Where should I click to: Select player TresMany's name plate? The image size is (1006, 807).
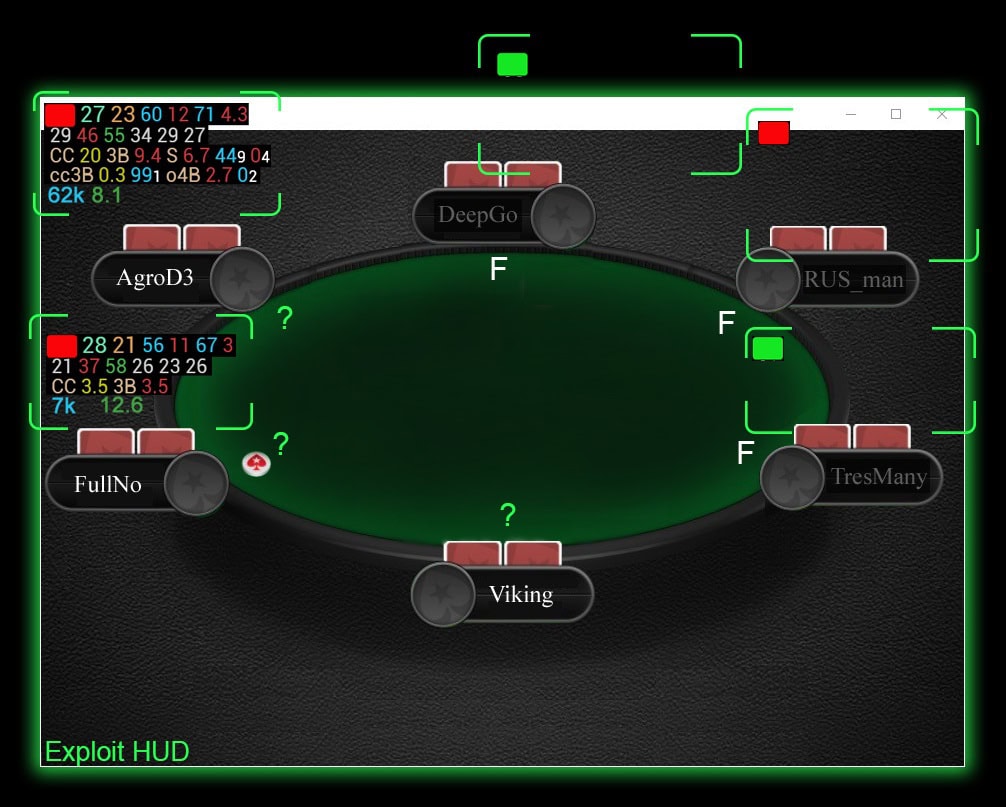878,476
